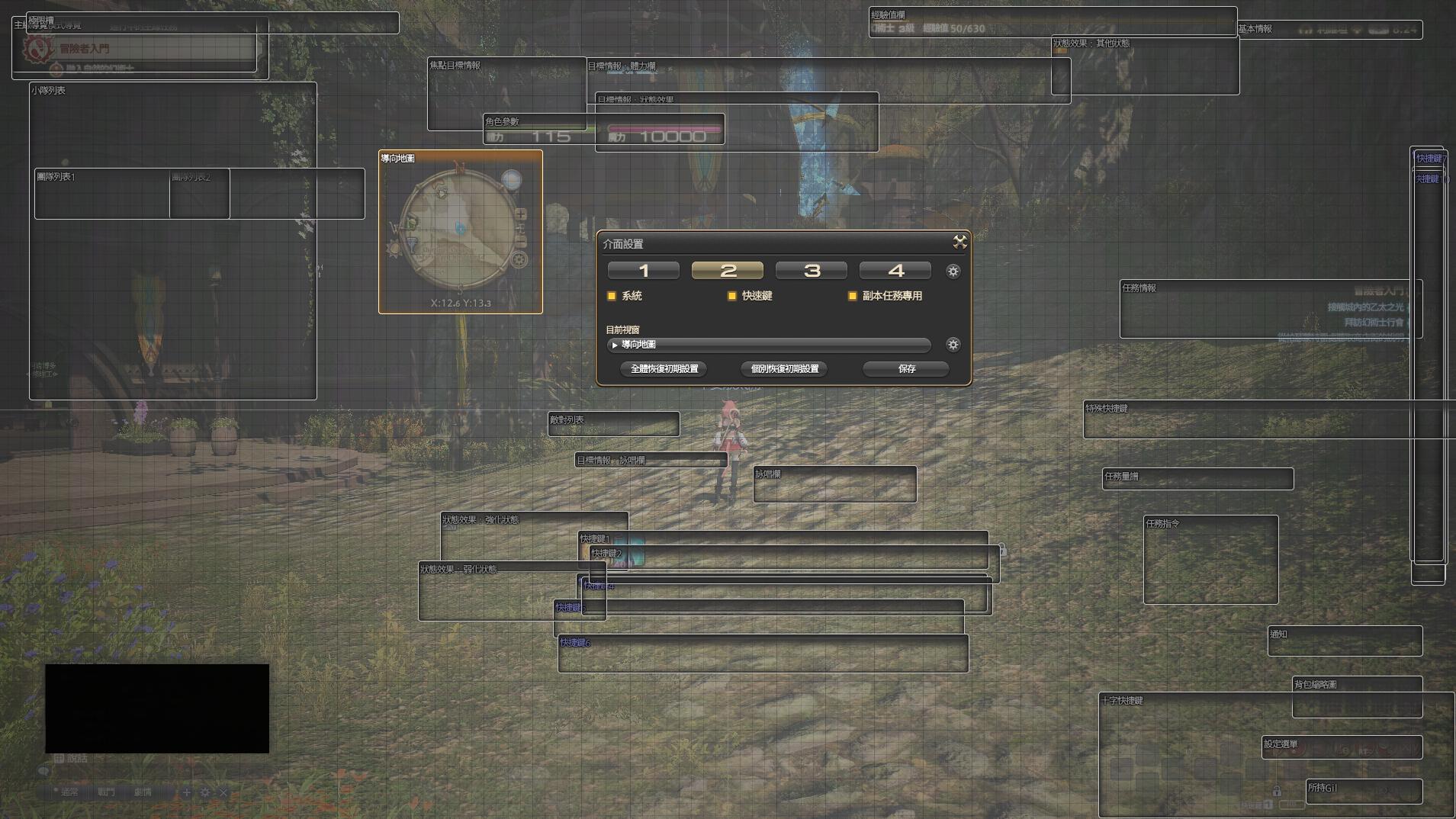The width and height of the screenshot is (1456, 819).
Task: Open the minimap settings gear icon
Action: click(519, 259)
